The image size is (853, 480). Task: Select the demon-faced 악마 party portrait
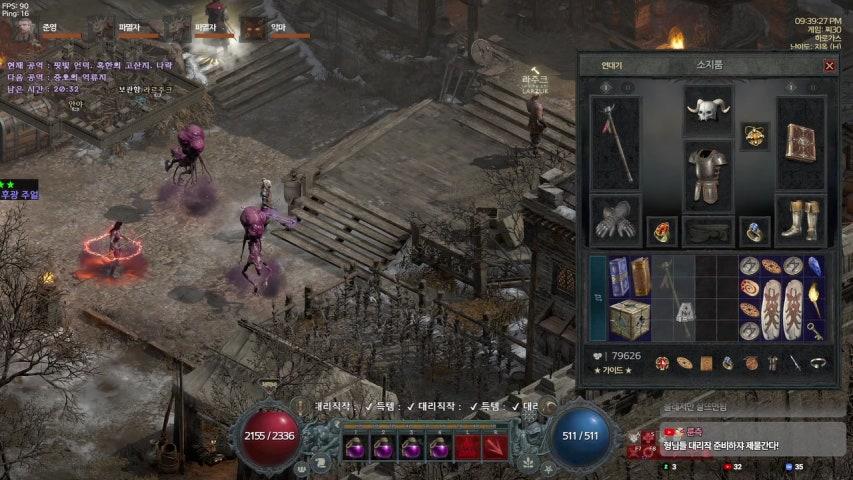pos(252,29)
